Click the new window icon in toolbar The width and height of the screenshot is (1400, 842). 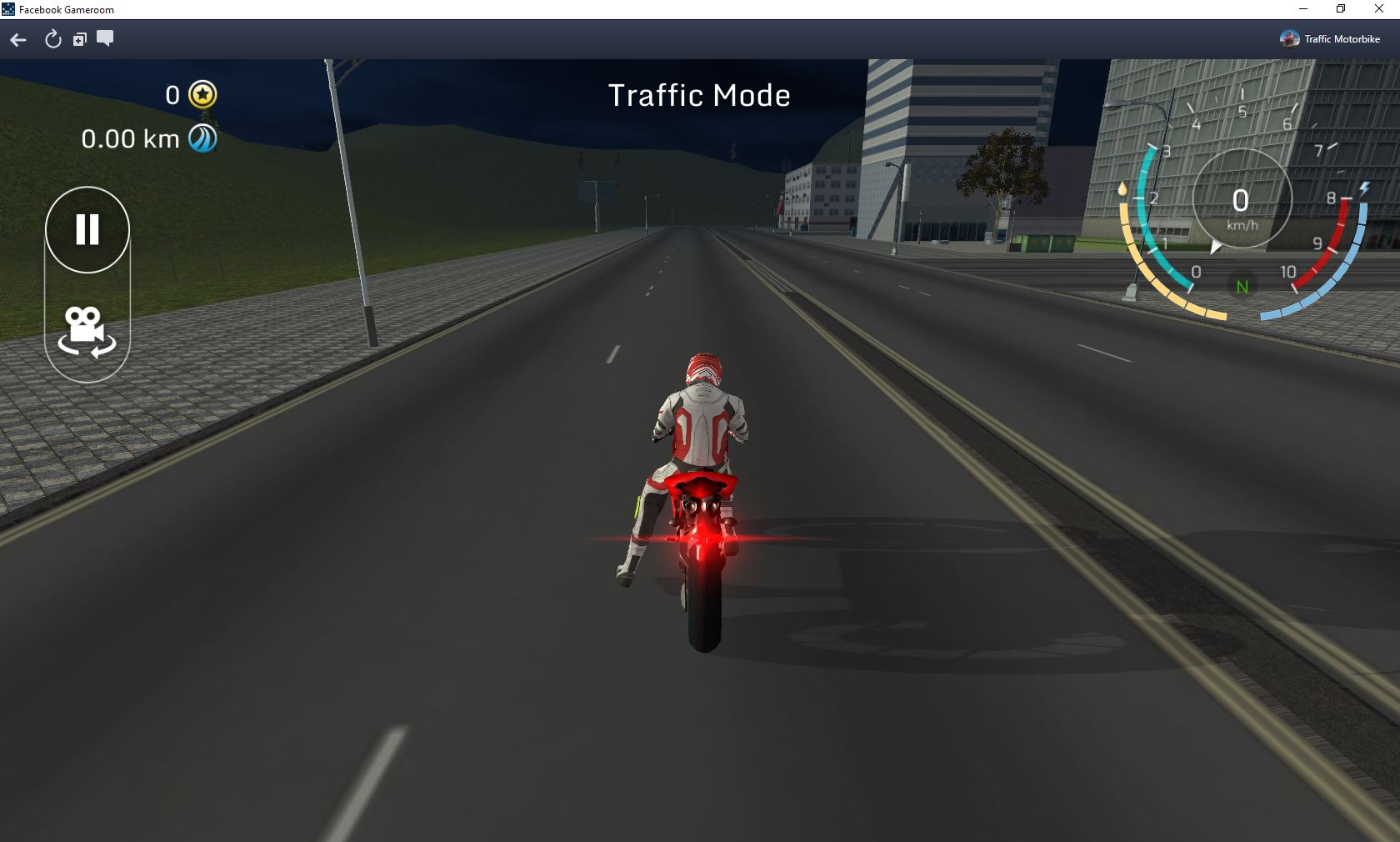click(79, 39)
